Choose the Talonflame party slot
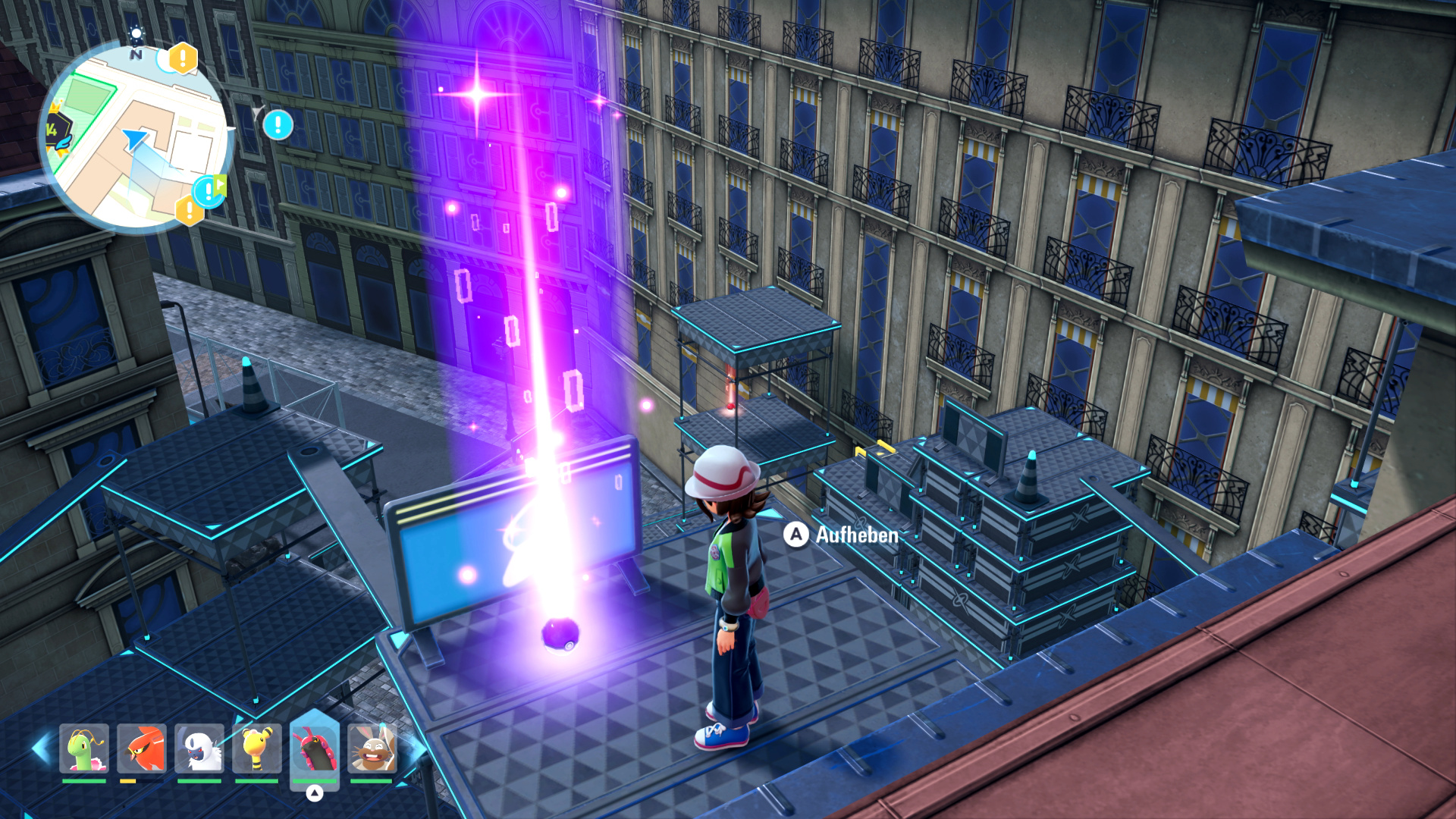 coord(142,748)
